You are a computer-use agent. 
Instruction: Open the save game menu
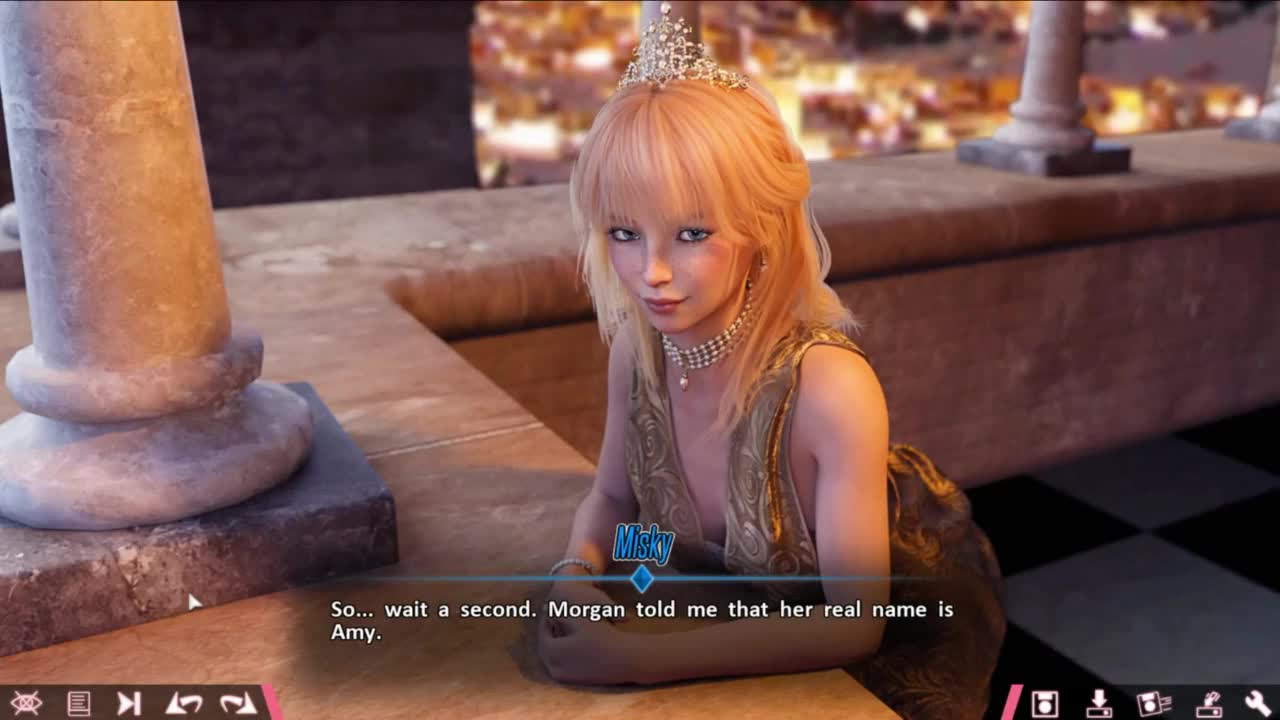[1045, 703]
